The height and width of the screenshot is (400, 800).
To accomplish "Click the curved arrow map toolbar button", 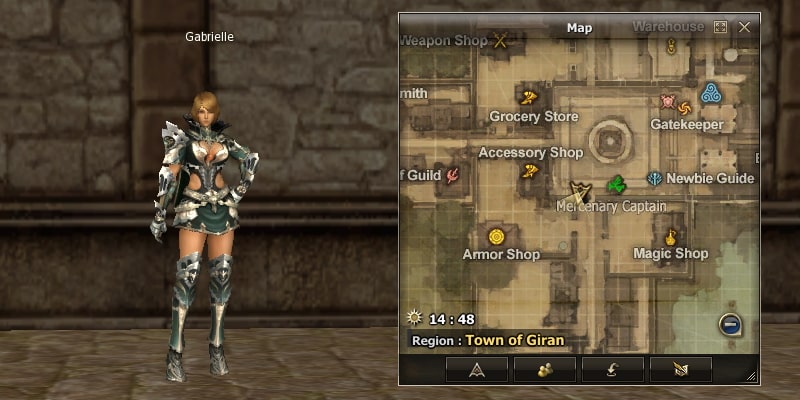I will pos(612,369).
